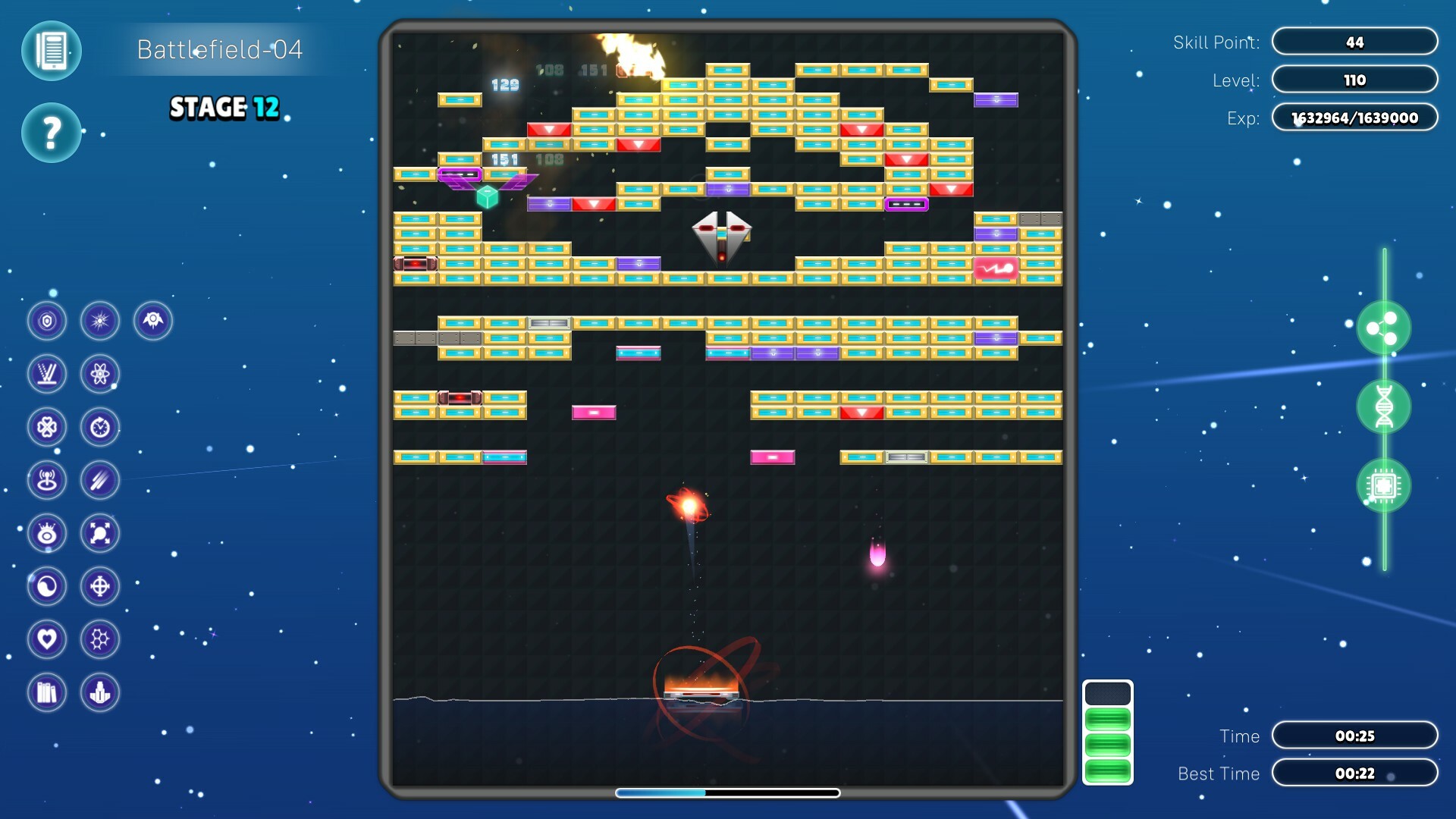The height and width of the screenshot is (819, 1456).
Task: Select the stacked books skill icon
Action: pos(47,692)
